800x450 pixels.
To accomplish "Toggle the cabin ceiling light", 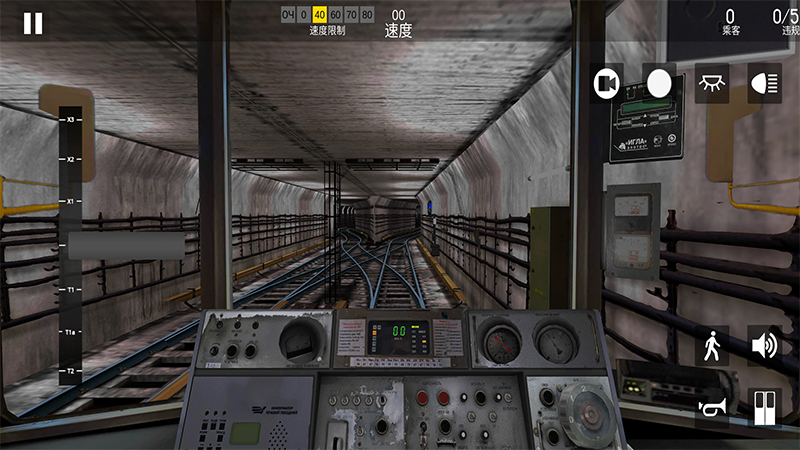I will coord(711,84).
